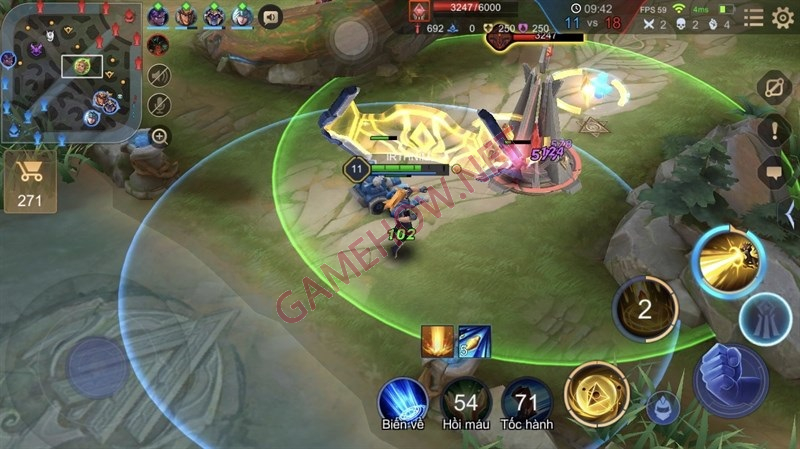Target minions with the small helmet button

click(662, 408)
